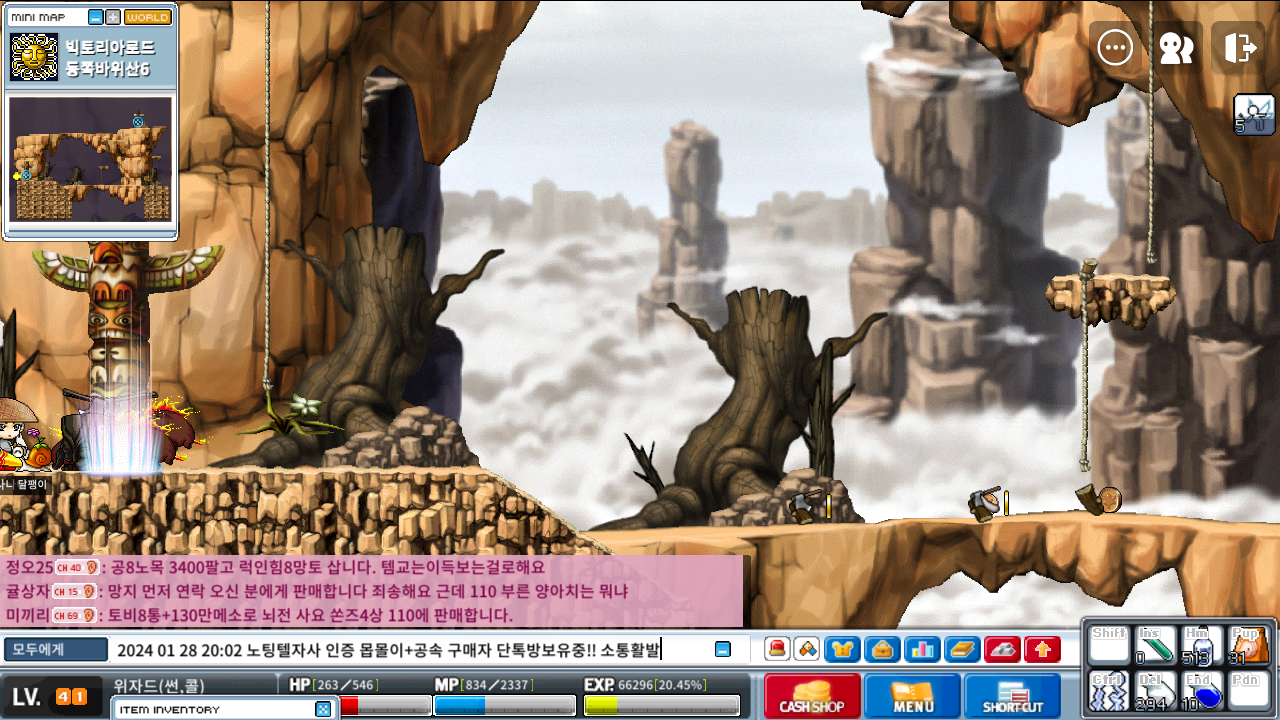Open the Cash Shop
This screenshot has width=1280, height=720.
point(812,696)
